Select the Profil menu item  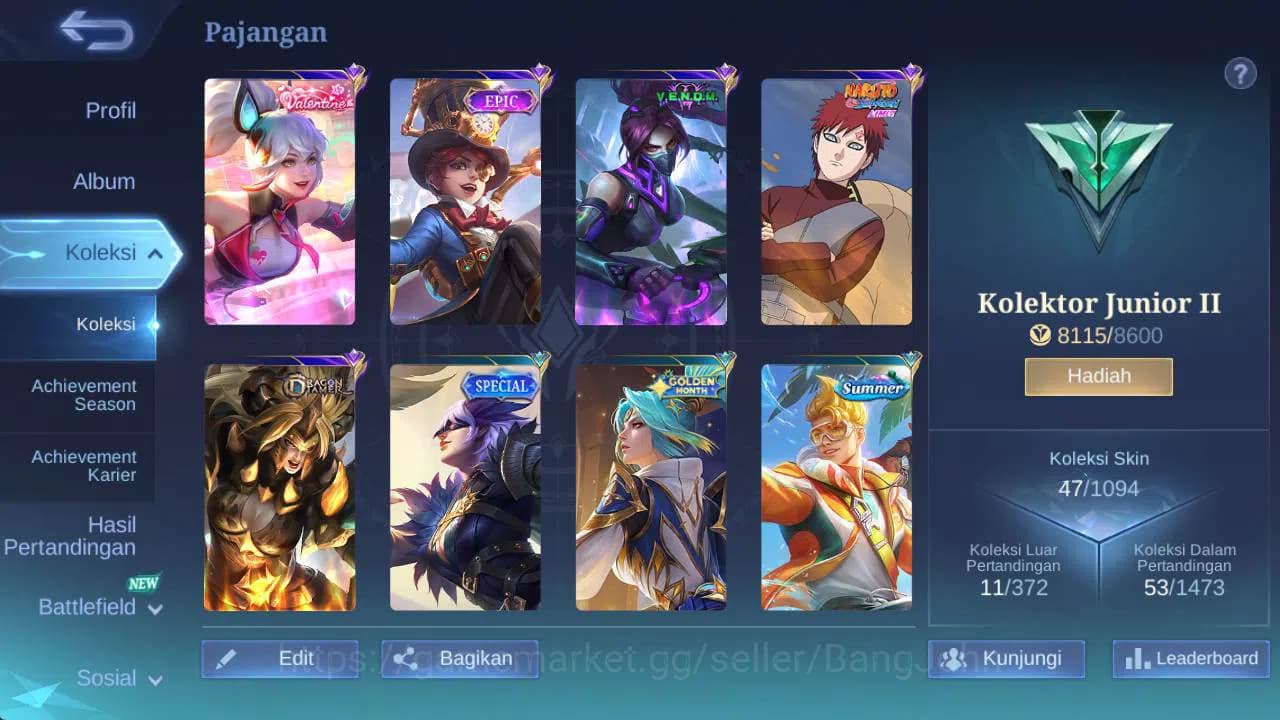110,110
